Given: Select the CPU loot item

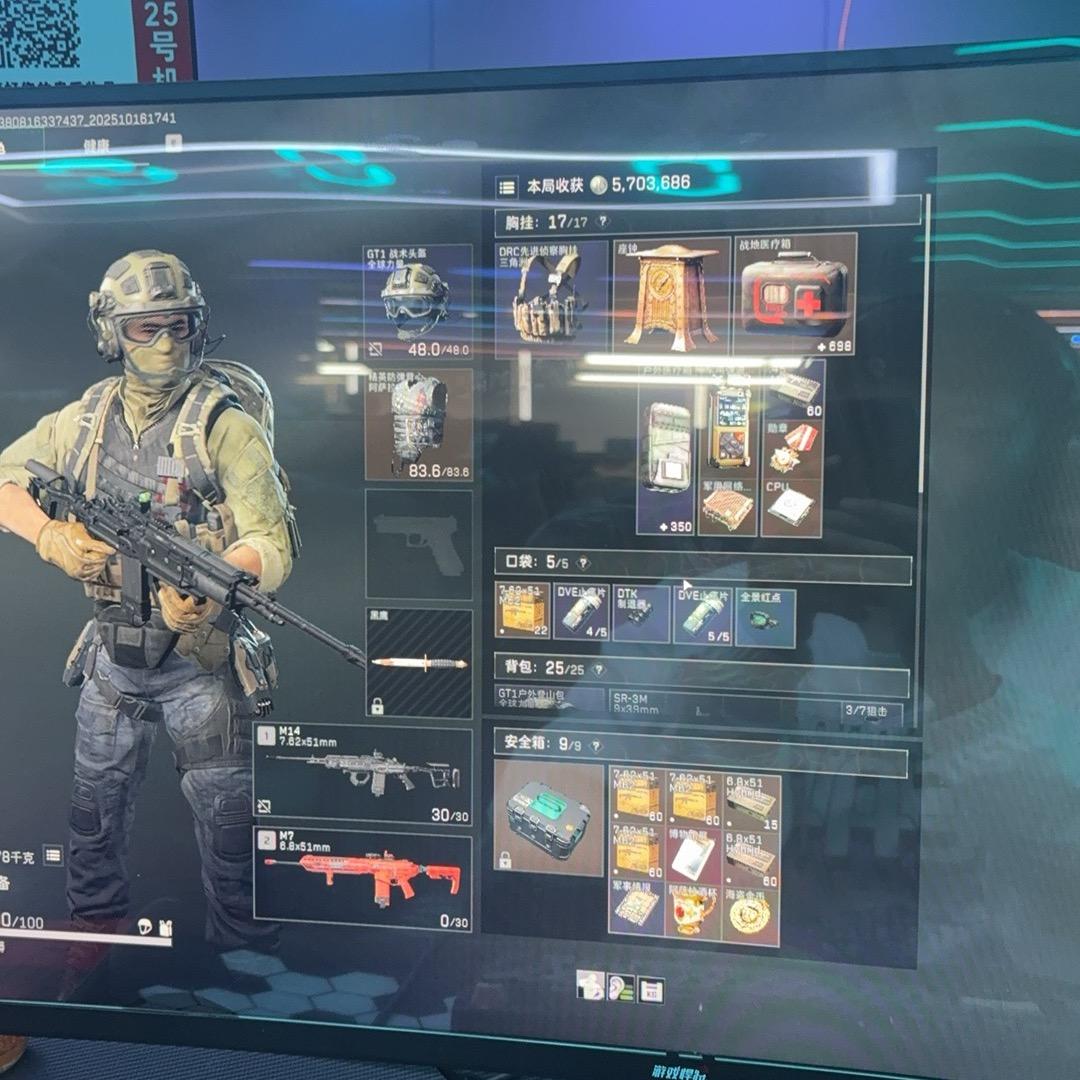Looking at the screenshot, I should pos(791,507).
